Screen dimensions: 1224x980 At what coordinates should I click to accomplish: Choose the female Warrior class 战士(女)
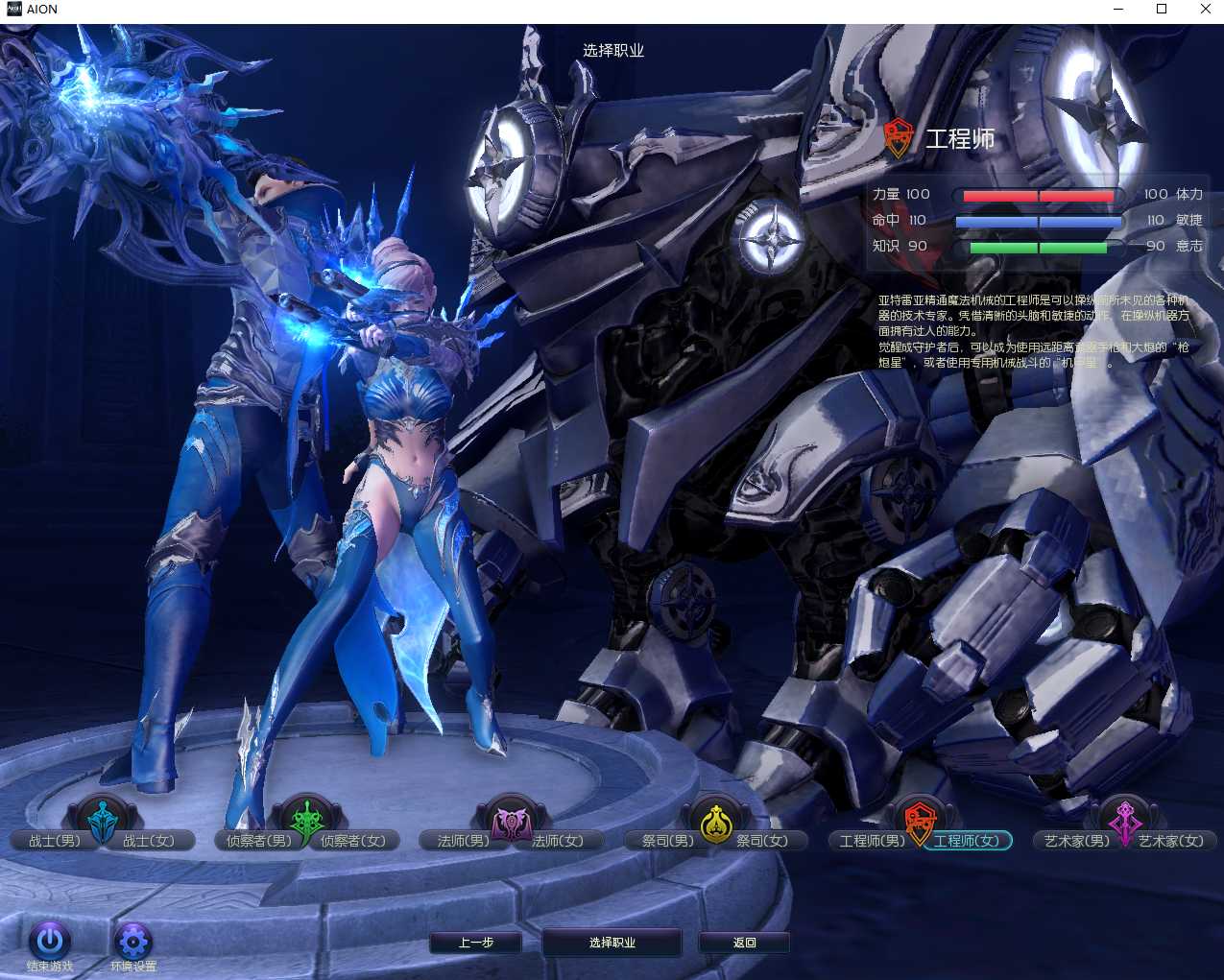pos(150,841)
